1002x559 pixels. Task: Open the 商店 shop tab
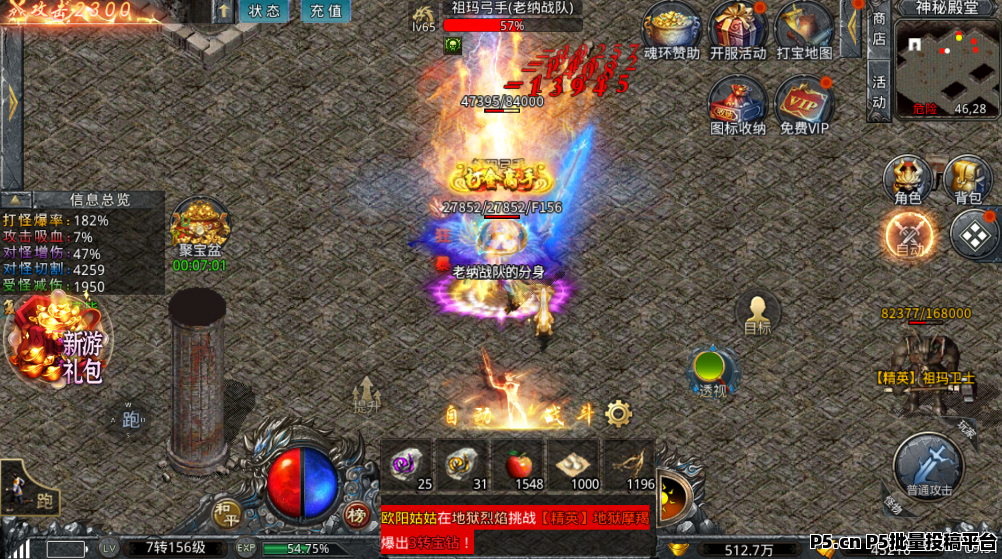point(879,28)
